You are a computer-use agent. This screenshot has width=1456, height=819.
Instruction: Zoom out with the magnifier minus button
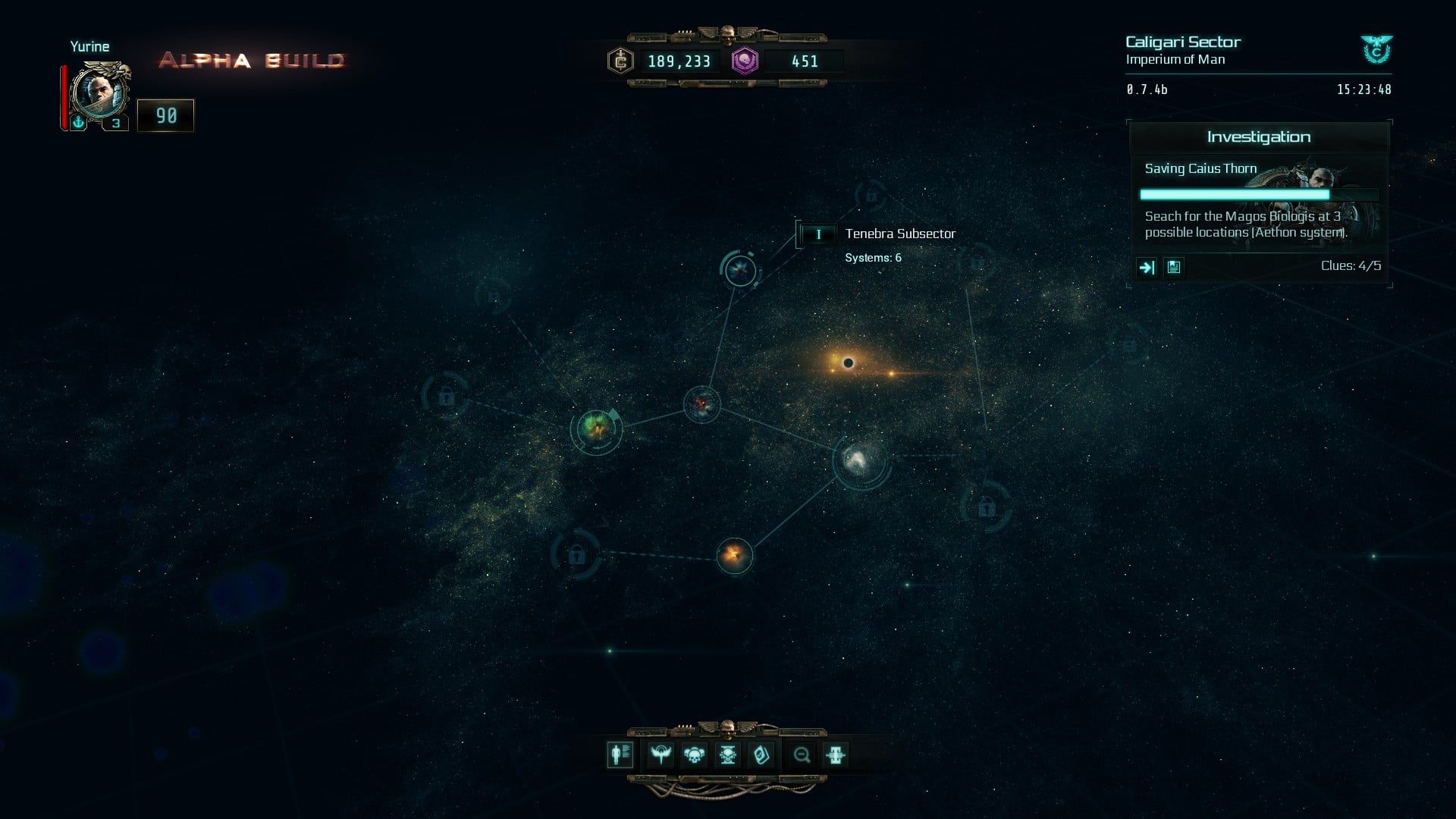(x=802, y=755)
